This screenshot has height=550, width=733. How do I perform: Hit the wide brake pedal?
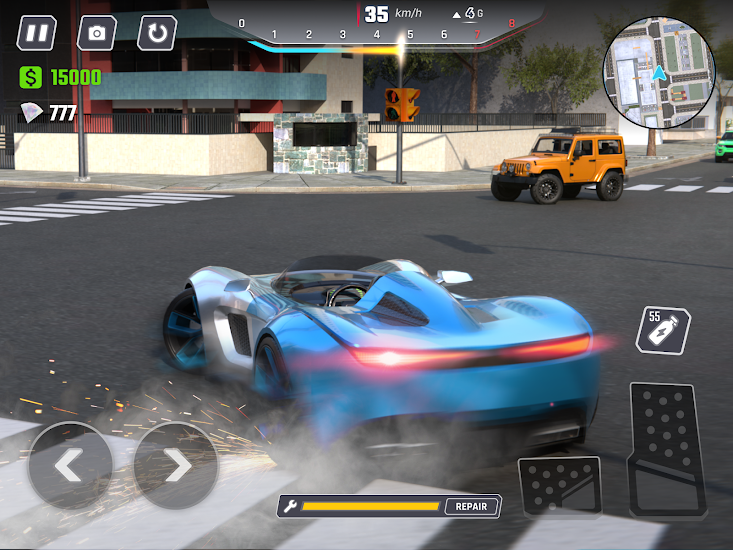click(559, 487)
